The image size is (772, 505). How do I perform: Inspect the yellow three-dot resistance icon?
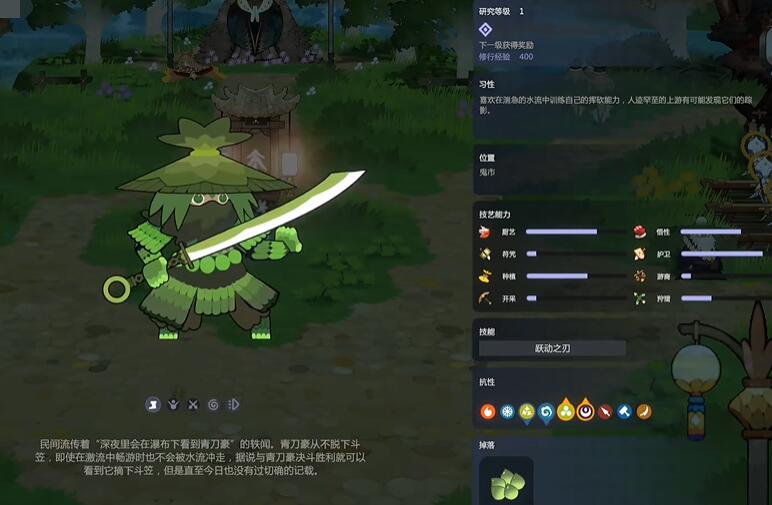point(566,411)
